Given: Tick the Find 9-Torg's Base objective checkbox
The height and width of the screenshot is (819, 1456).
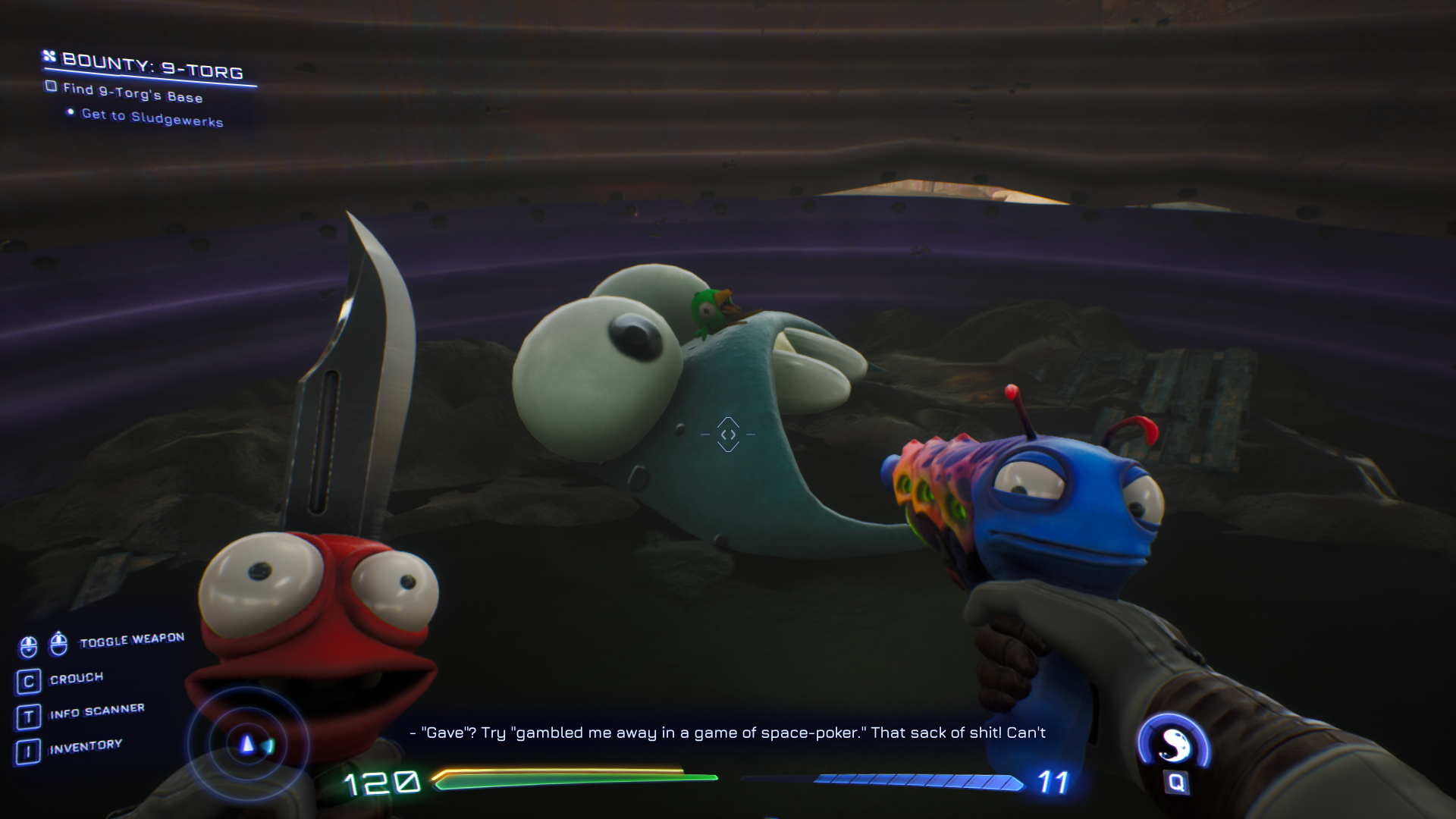Looking at the screenshot, I should click(x=51, y=86).
